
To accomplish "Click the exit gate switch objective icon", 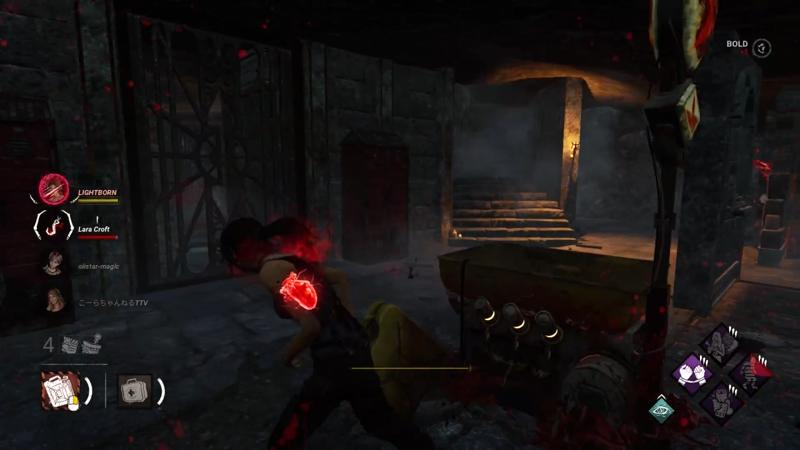I will tap(91, 346).
